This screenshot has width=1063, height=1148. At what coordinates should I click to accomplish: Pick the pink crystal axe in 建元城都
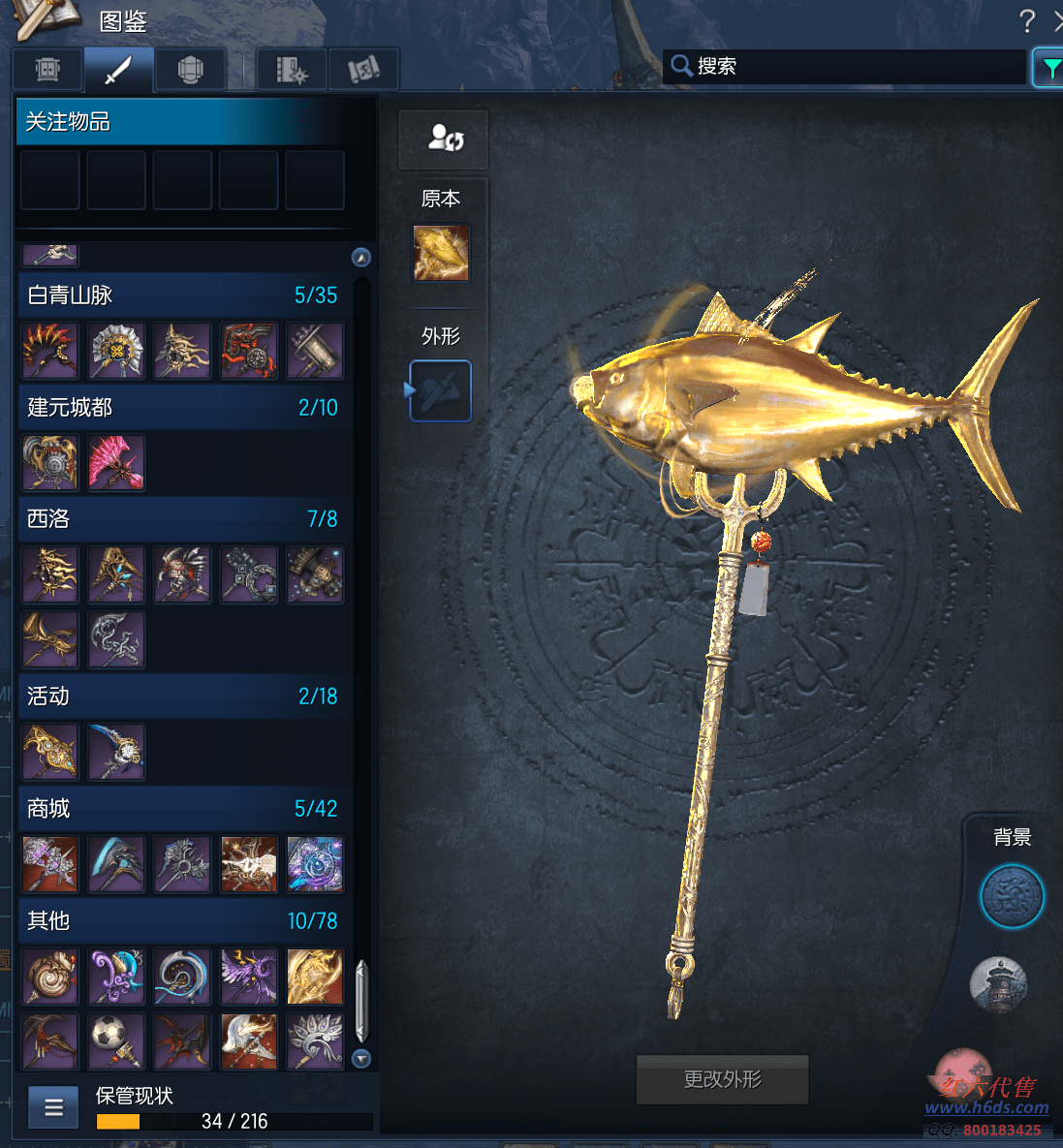click(x=116, y=461)
